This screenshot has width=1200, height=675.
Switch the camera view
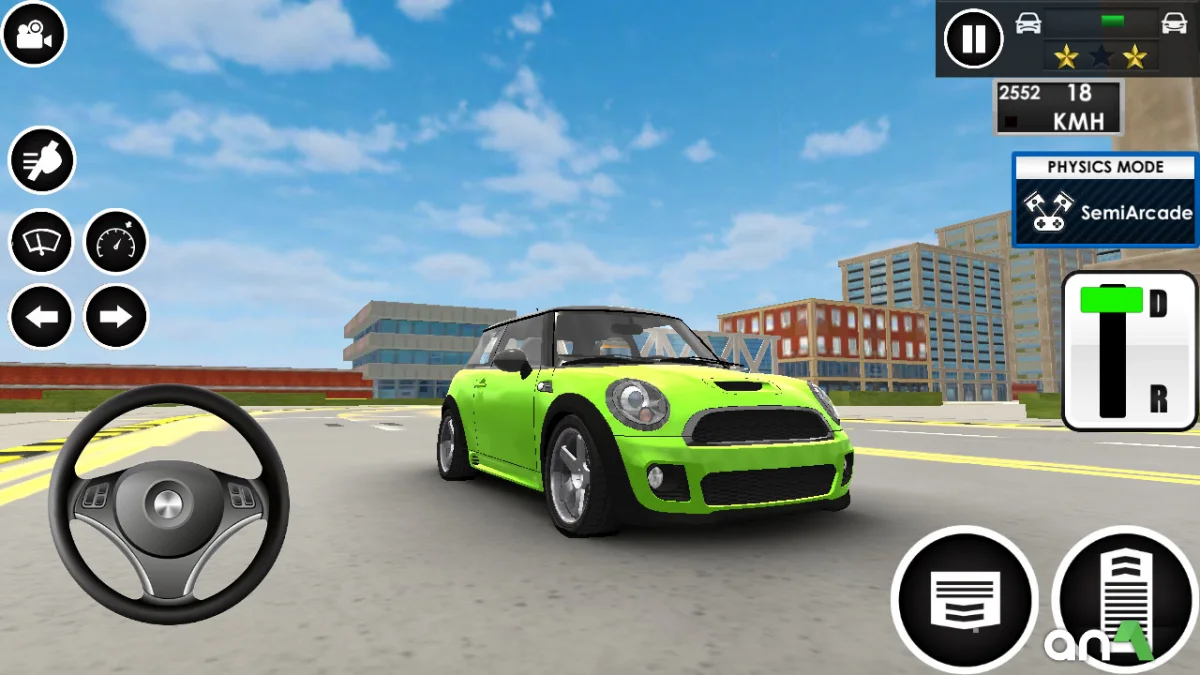[34, 34]
